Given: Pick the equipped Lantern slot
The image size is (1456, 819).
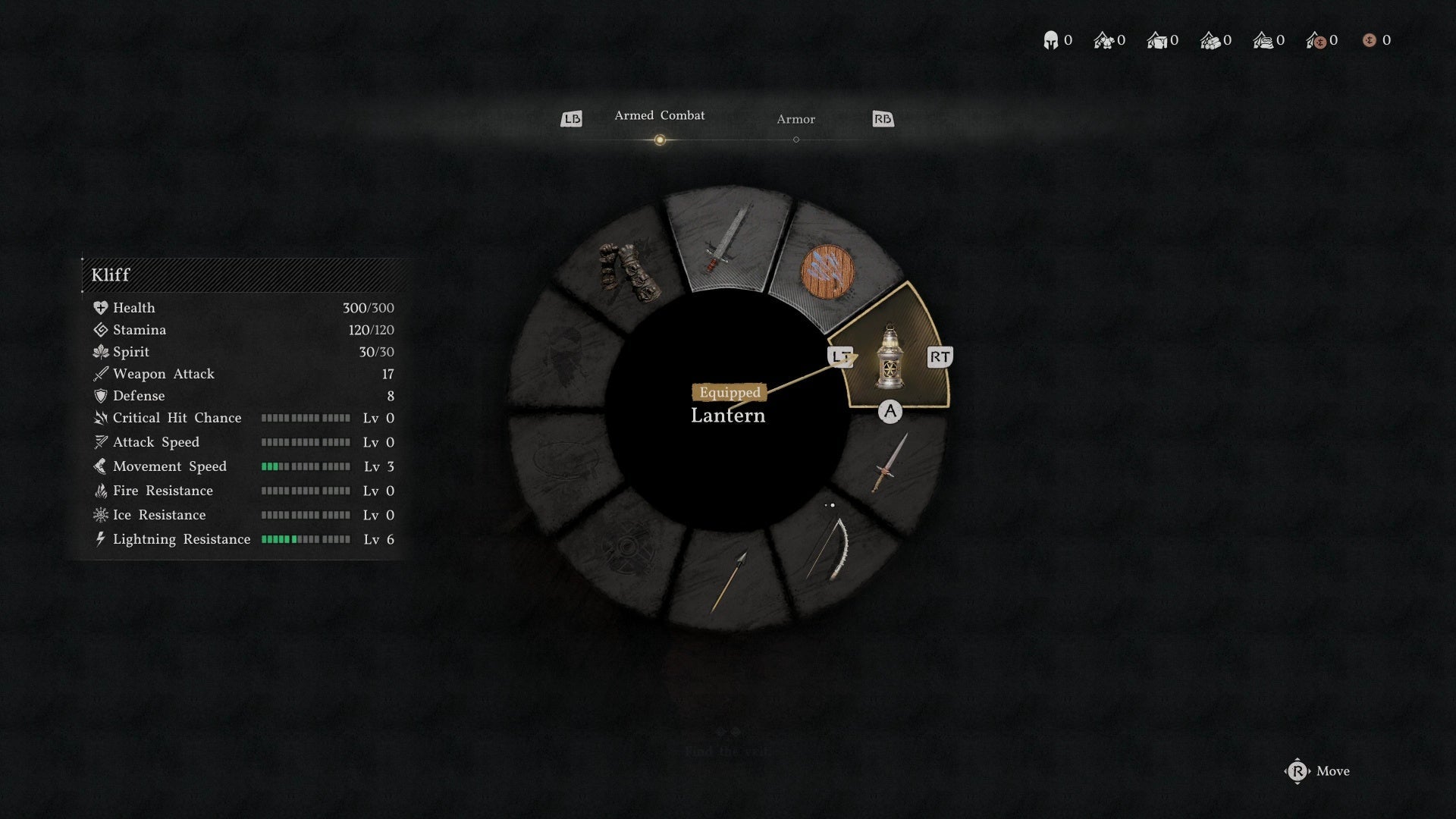Looking at the screenshot, I should pyautogui.click(x=889, y=358).
